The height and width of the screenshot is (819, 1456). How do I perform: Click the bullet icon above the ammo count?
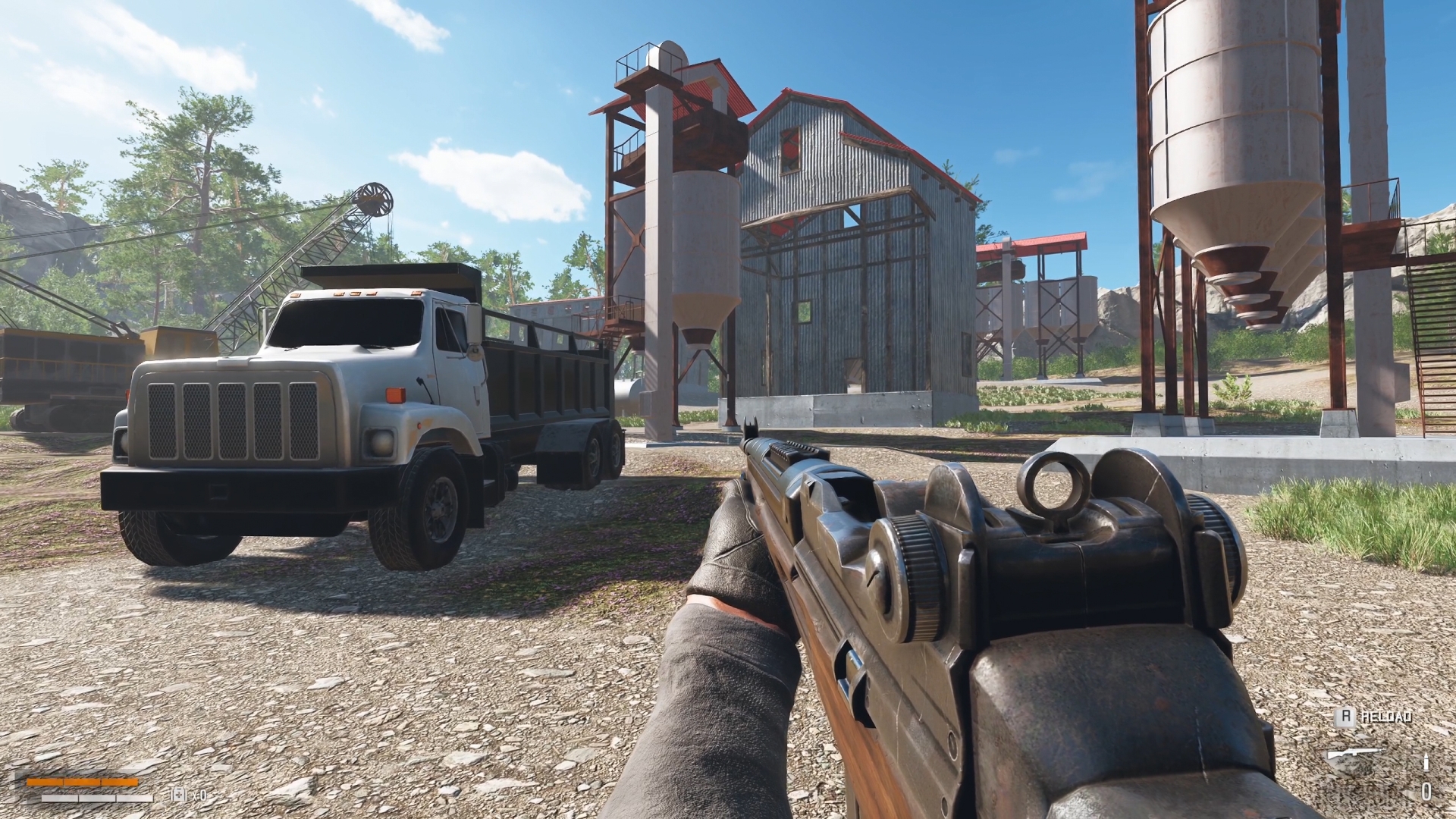pyautogui.click(x=1426, y=762)
